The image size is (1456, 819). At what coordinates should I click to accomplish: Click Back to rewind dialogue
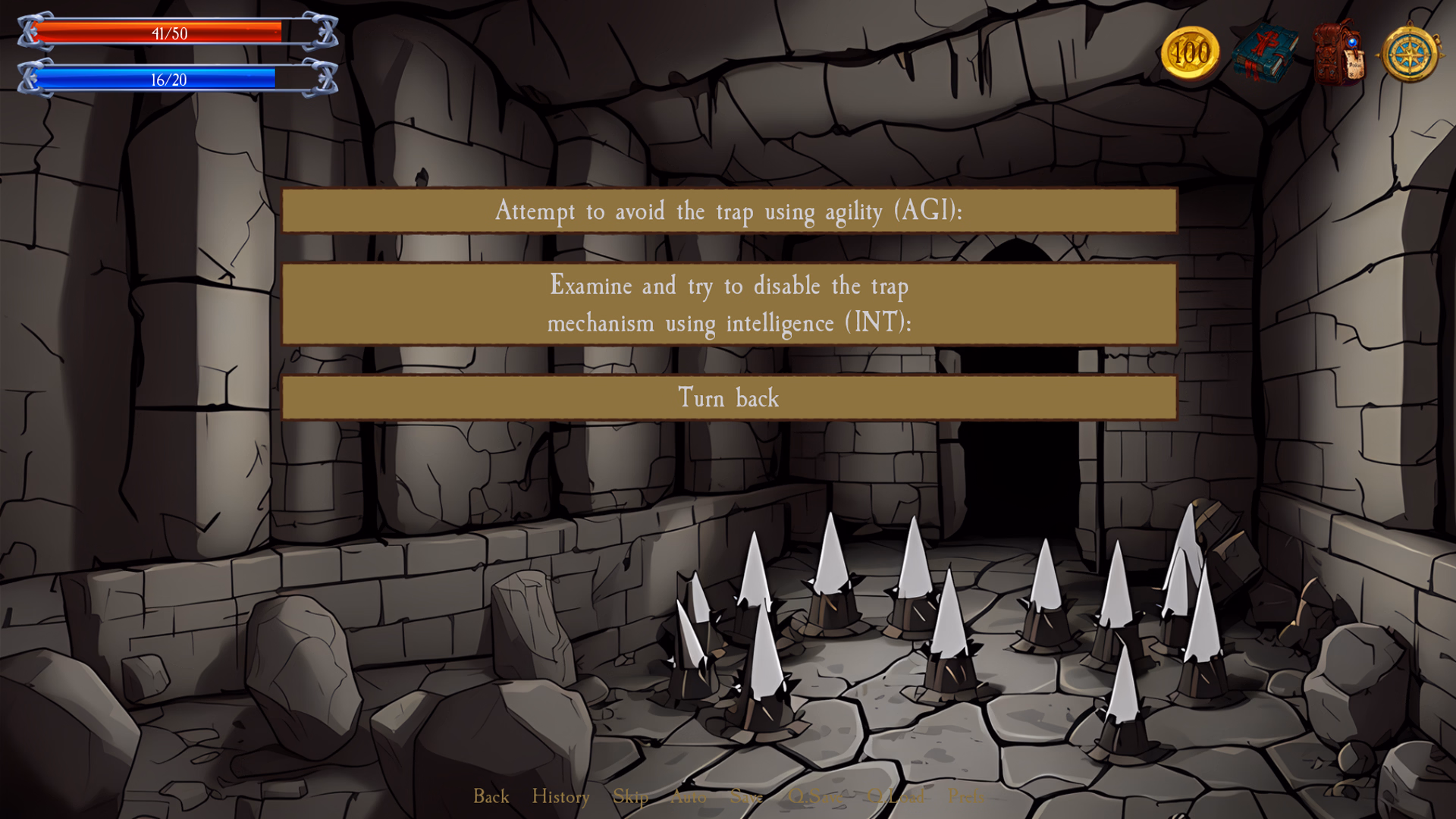coord(491,797)
